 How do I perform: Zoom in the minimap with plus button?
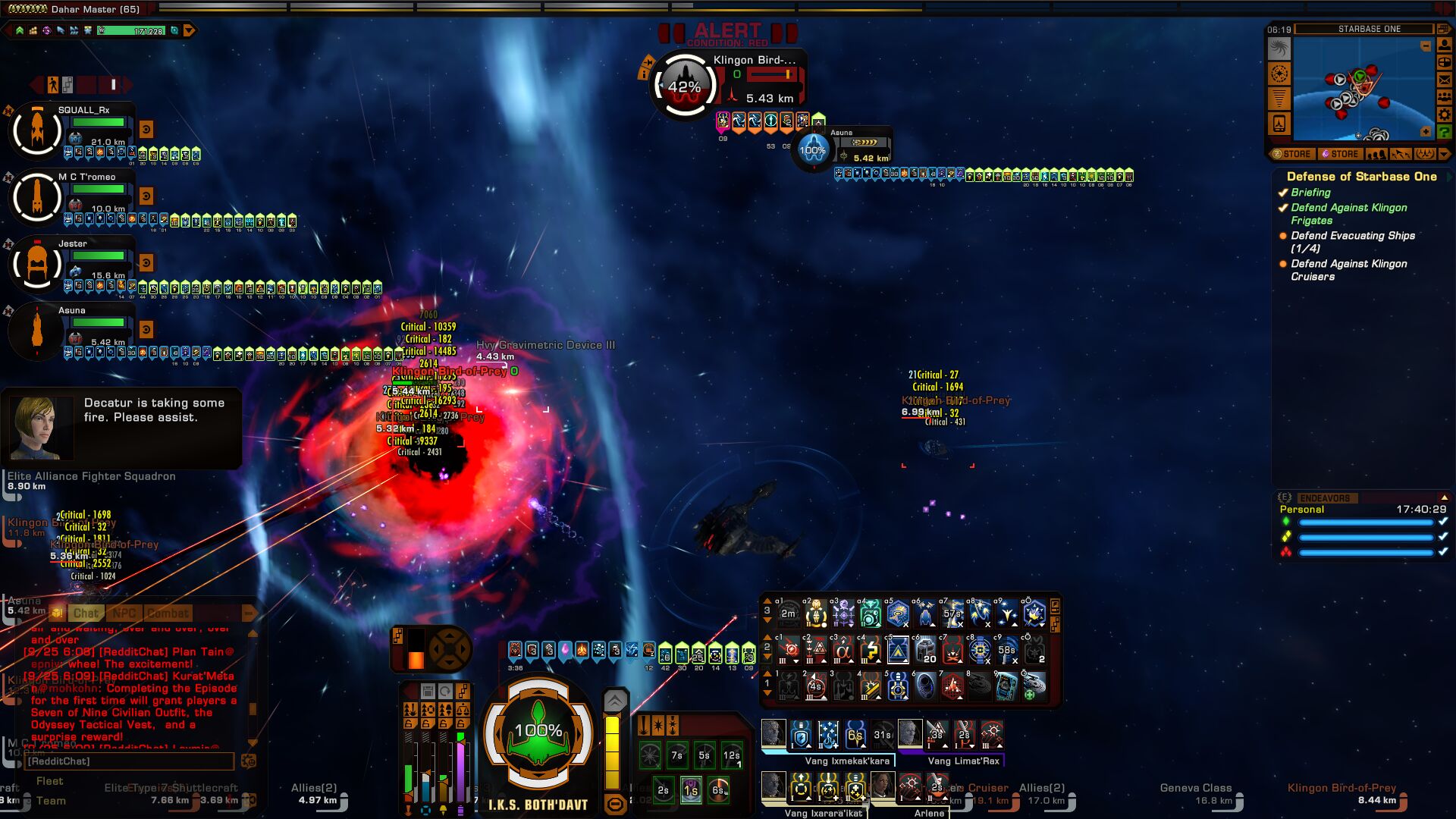point(1426,132)
